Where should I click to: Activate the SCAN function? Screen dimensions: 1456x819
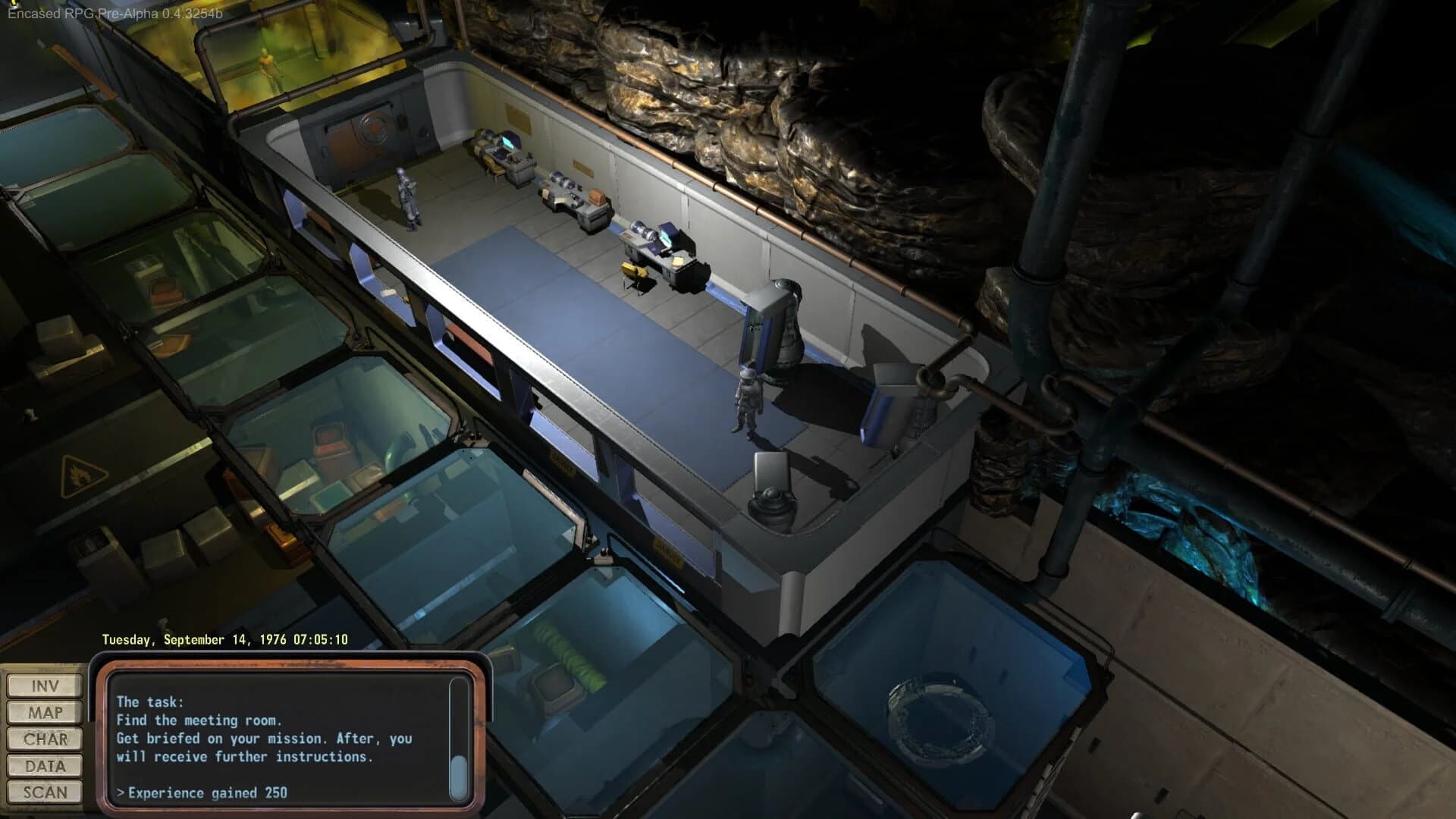point(43,792)
